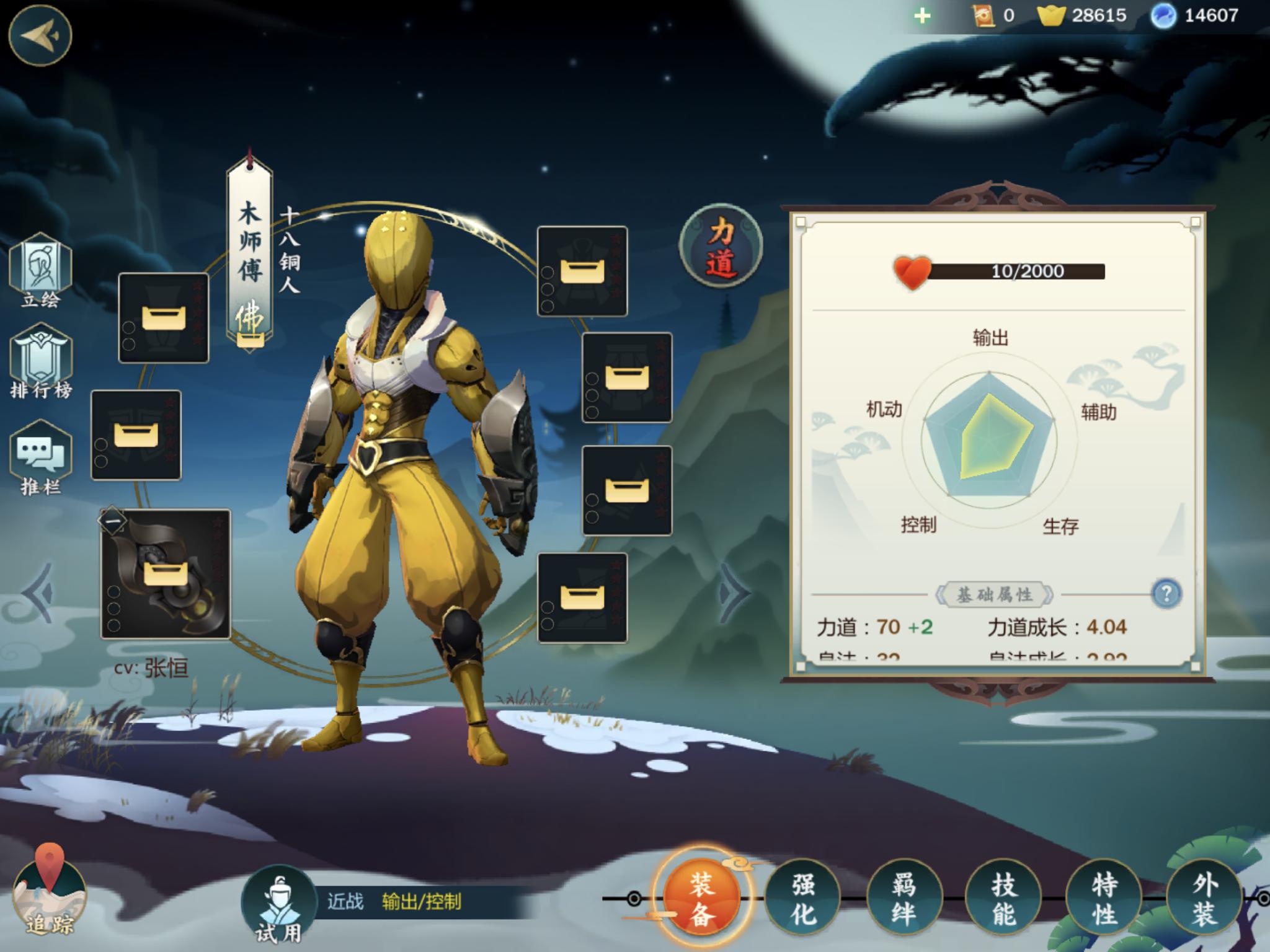The image size is (1270, 952).
Task: Switch to the 强化 enhancement tab
Action: click(803, 898)
